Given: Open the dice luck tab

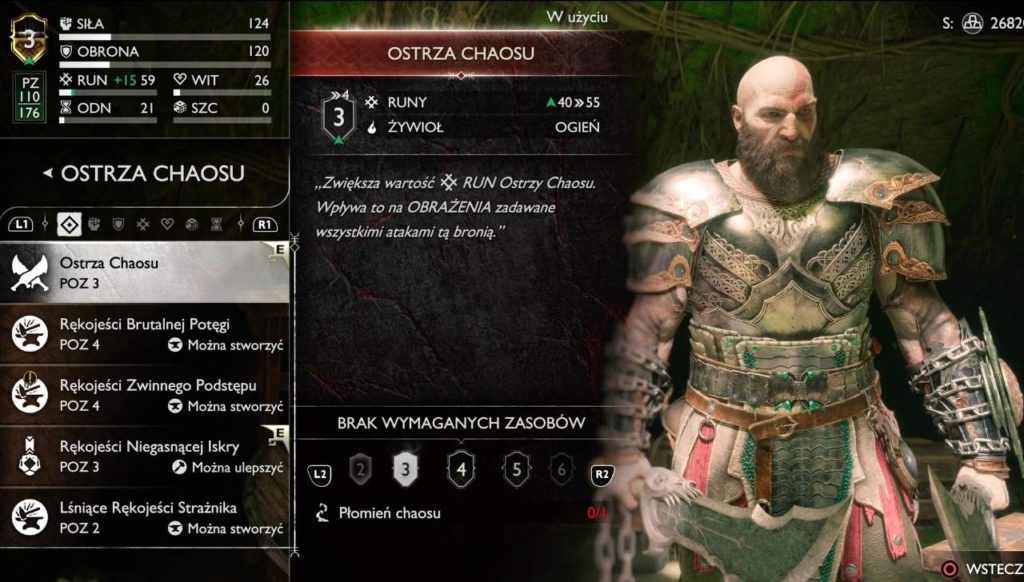Looking at the screenshot, I should pyautogui.click(x=192, y=223).
